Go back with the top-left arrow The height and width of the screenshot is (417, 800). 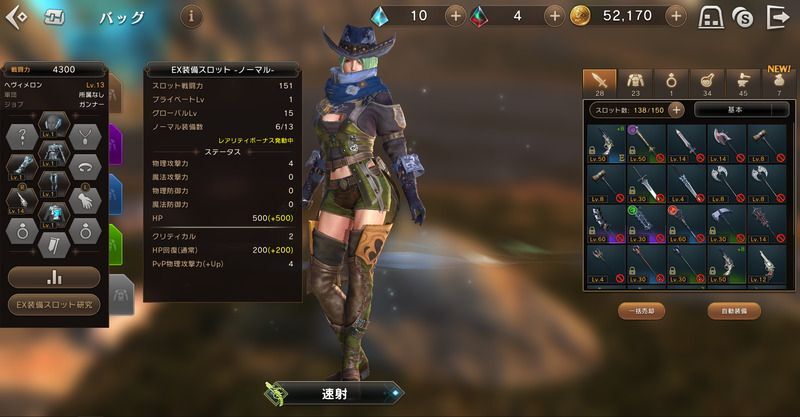tap(16, 16)
